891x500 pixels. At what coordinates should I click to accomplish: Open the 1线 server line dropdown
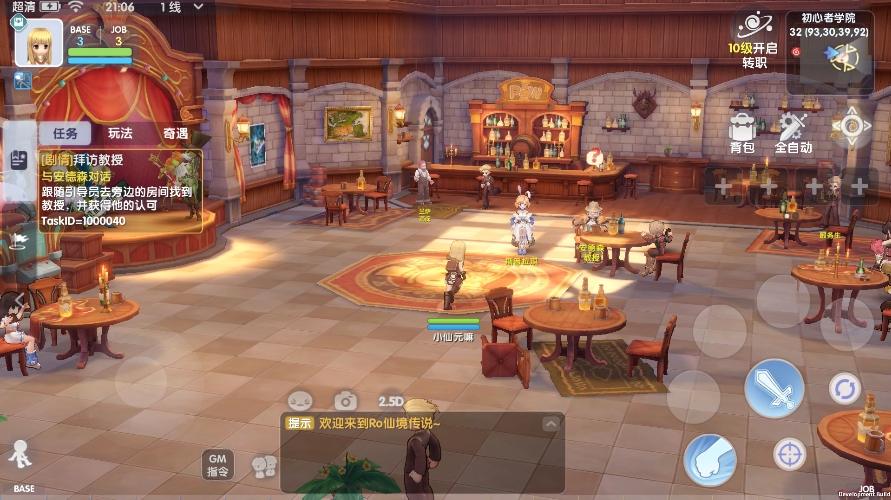(x=171, y=7)
